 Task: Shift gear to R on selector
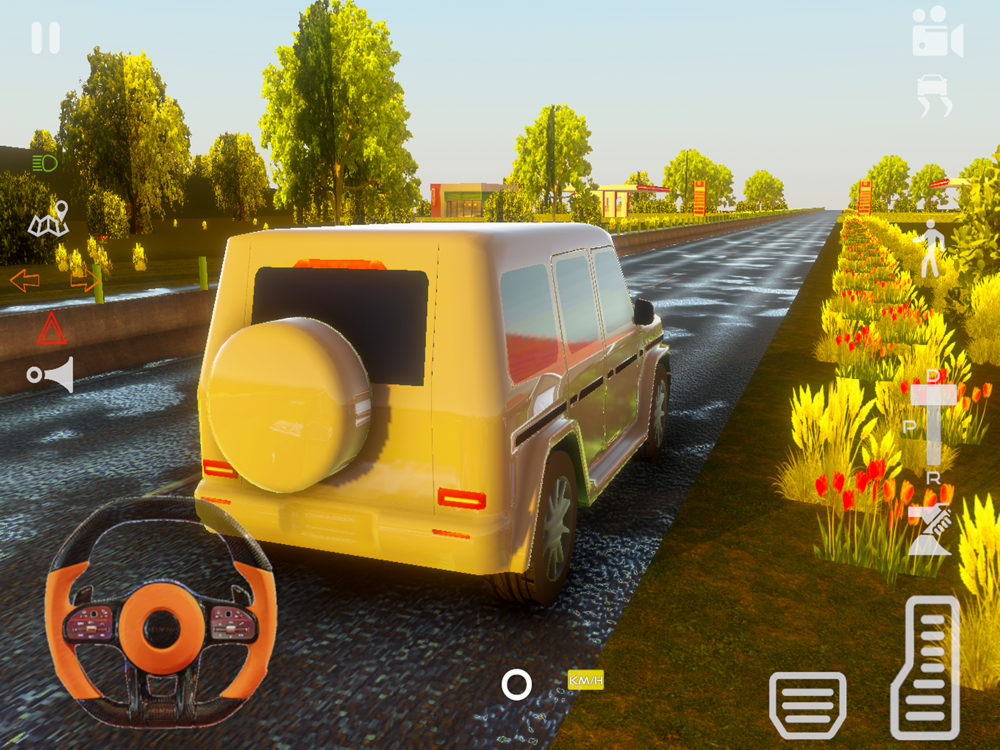point(934,477)
